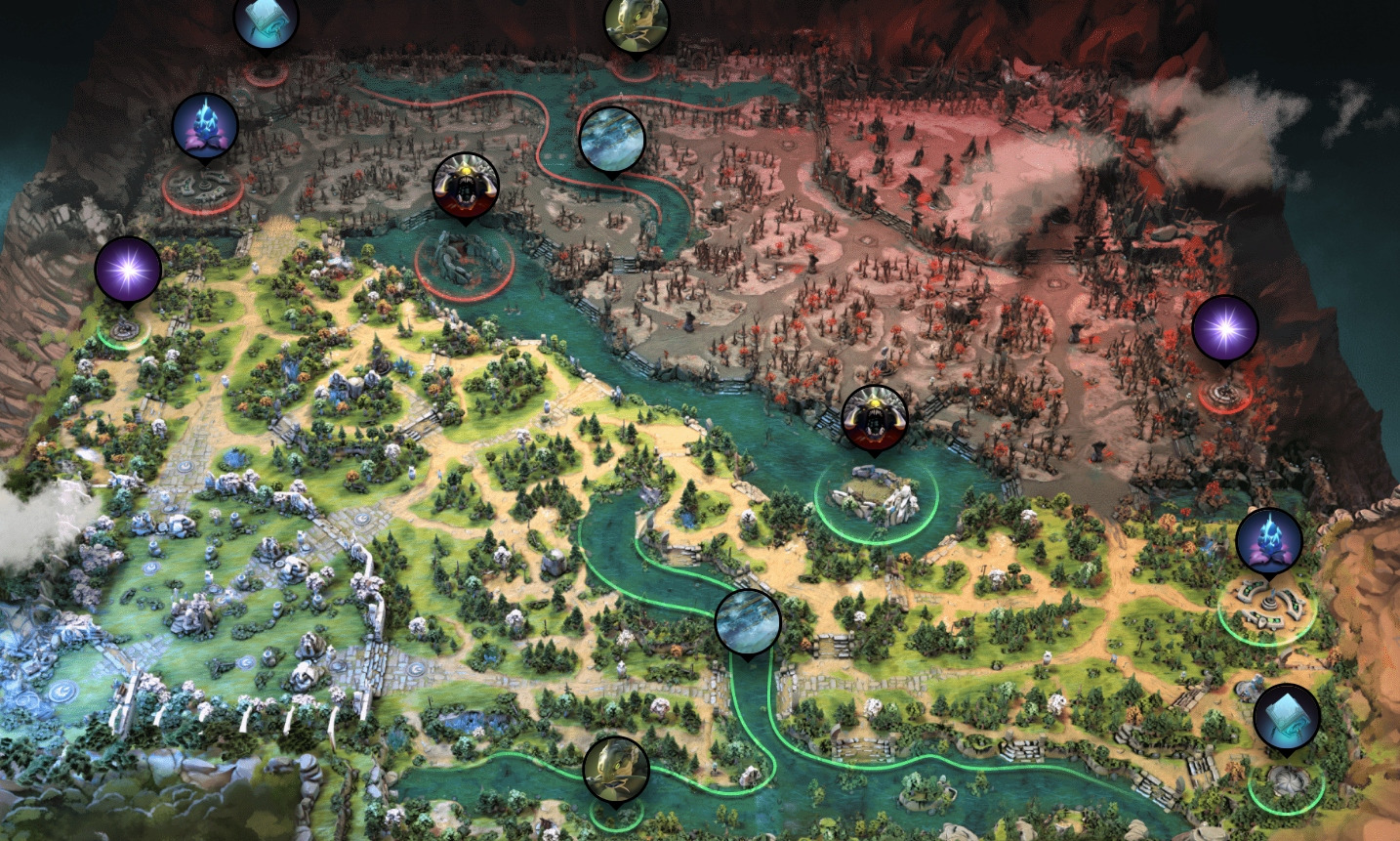Open the cube marker above the green ring
Image resolution: width=1400 pixels, height=841 pixels.
coord(1286,717)
